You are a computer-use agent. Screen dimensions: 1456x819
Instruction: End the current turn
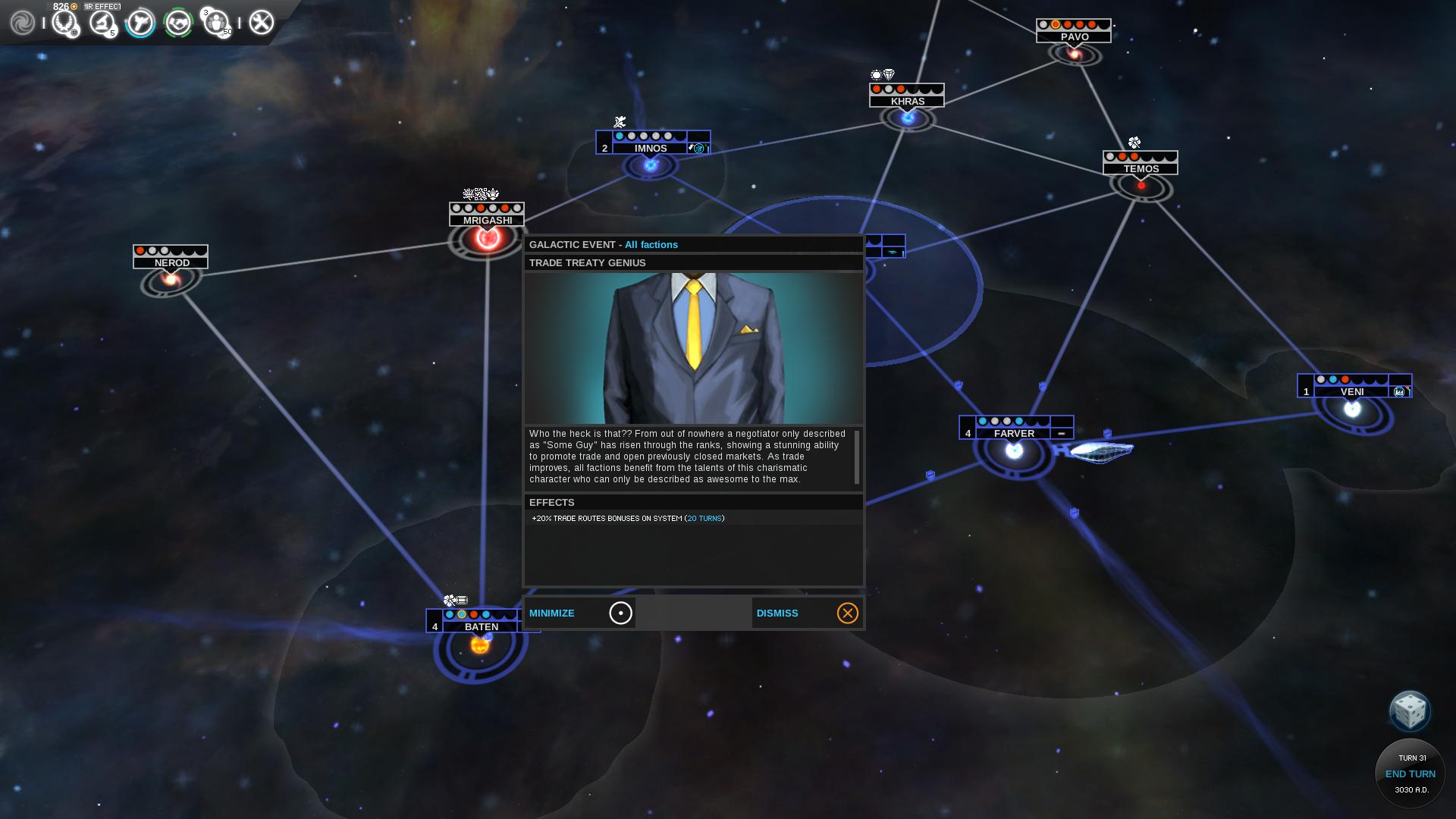click(1410, 773)
